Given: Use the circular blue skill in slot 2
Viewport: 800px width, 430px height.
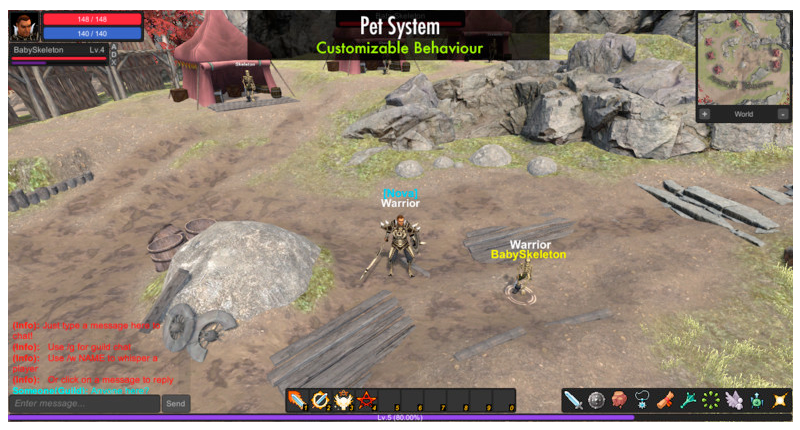Looking at the screenshot, I should [x=321, y=400].
